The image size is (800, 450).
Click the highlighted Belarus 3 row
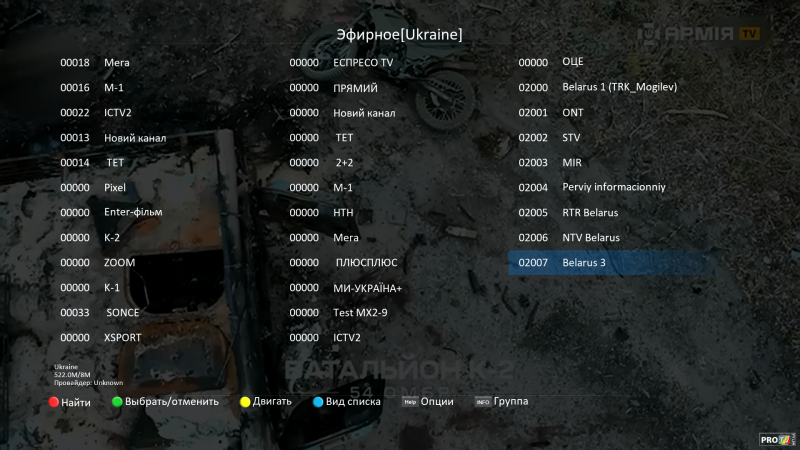610,262
